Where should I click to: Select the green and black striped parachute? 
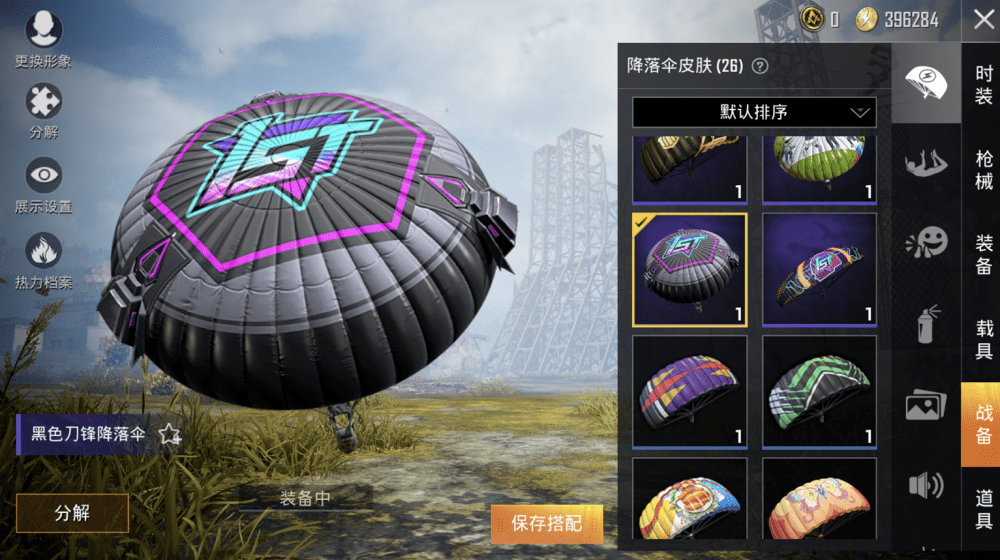pyautogui.click(x=819, y=392)
